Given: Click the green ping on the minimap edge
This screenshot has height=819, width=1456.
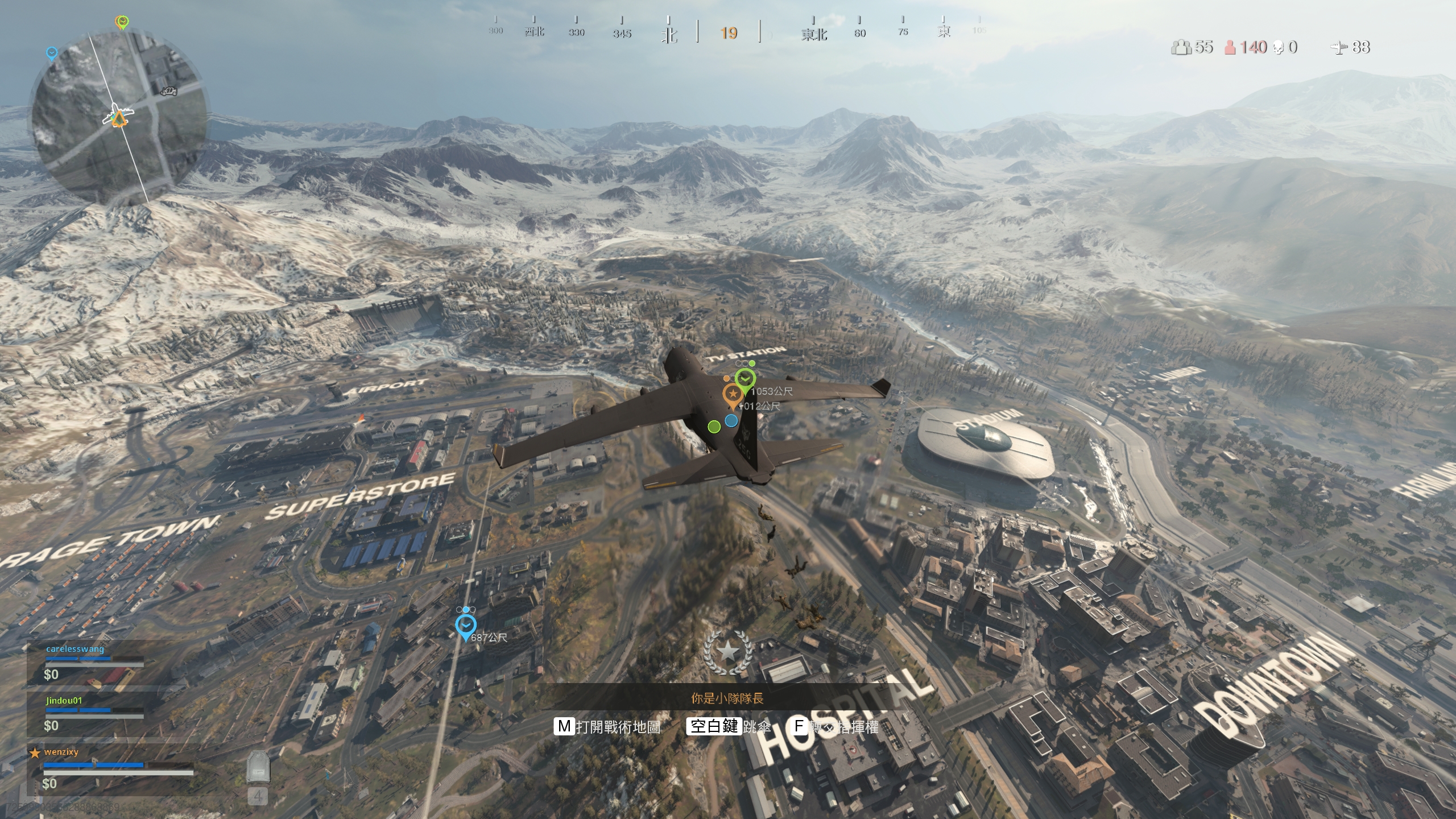Looking at the screenshot, I should [x=122, y=22].
